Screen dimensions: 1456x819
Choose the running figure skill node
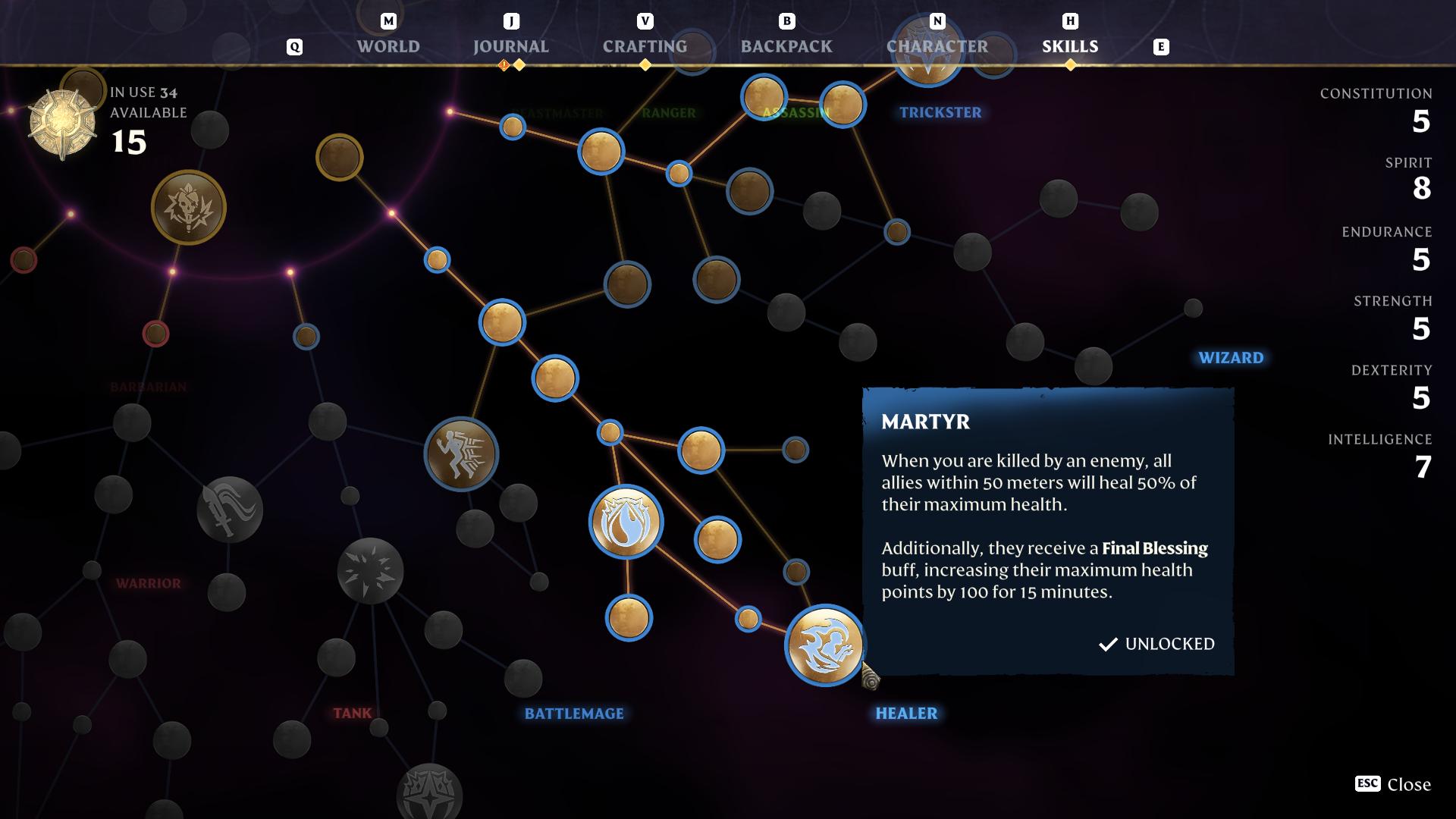(x=461, y=453)
